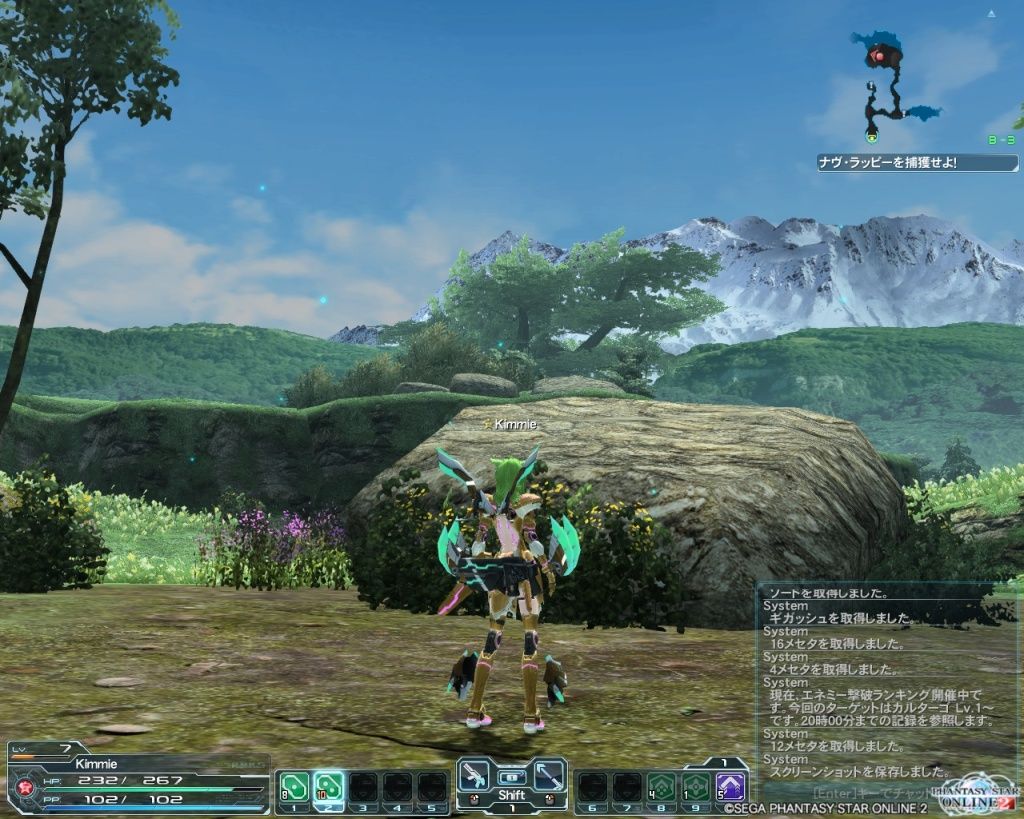Choose the blade weapon action icon
1024x819 pixels.
[x=547, y=775]
